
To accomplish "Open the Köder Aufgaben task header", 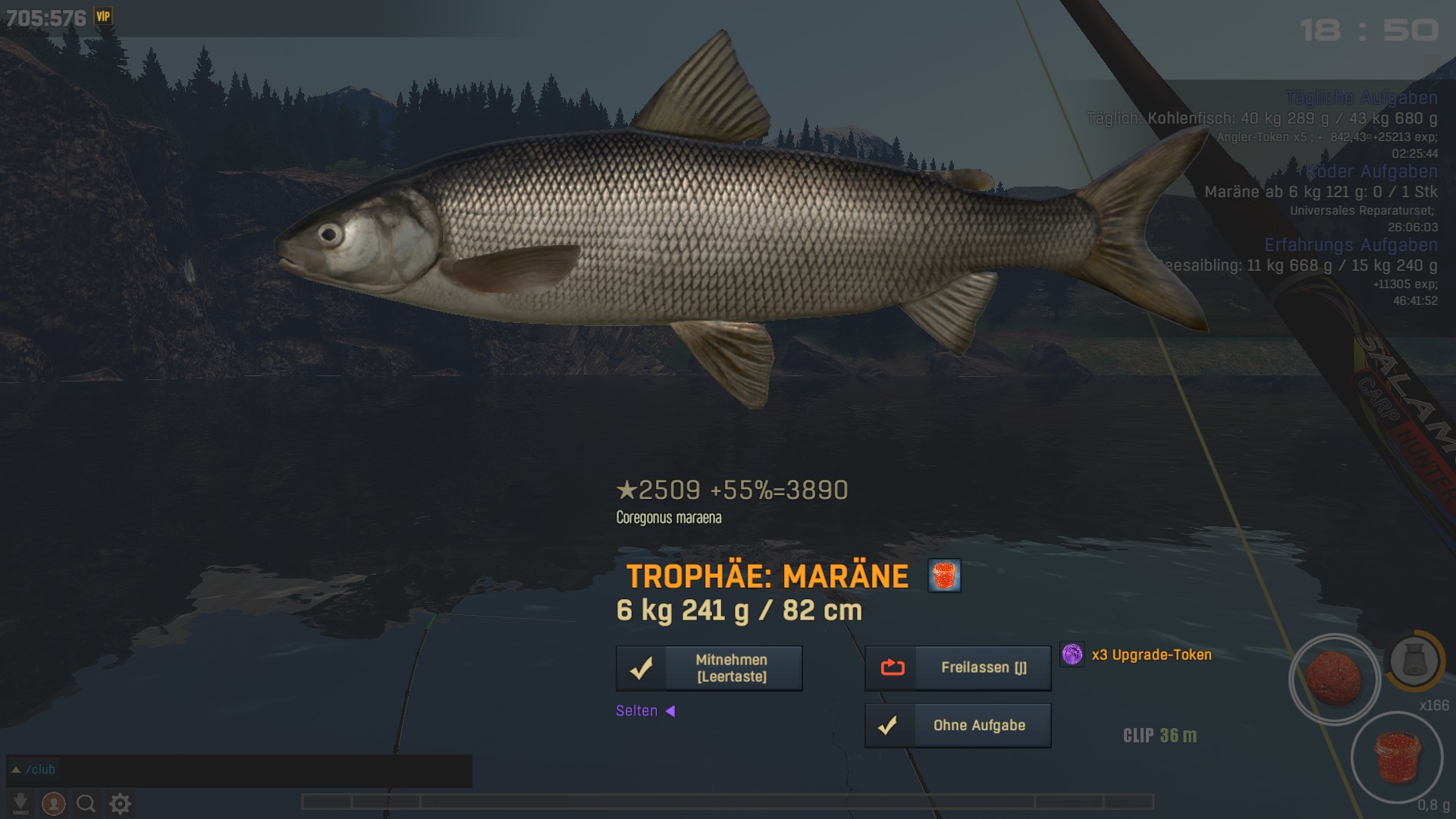I will (1371, 171).
